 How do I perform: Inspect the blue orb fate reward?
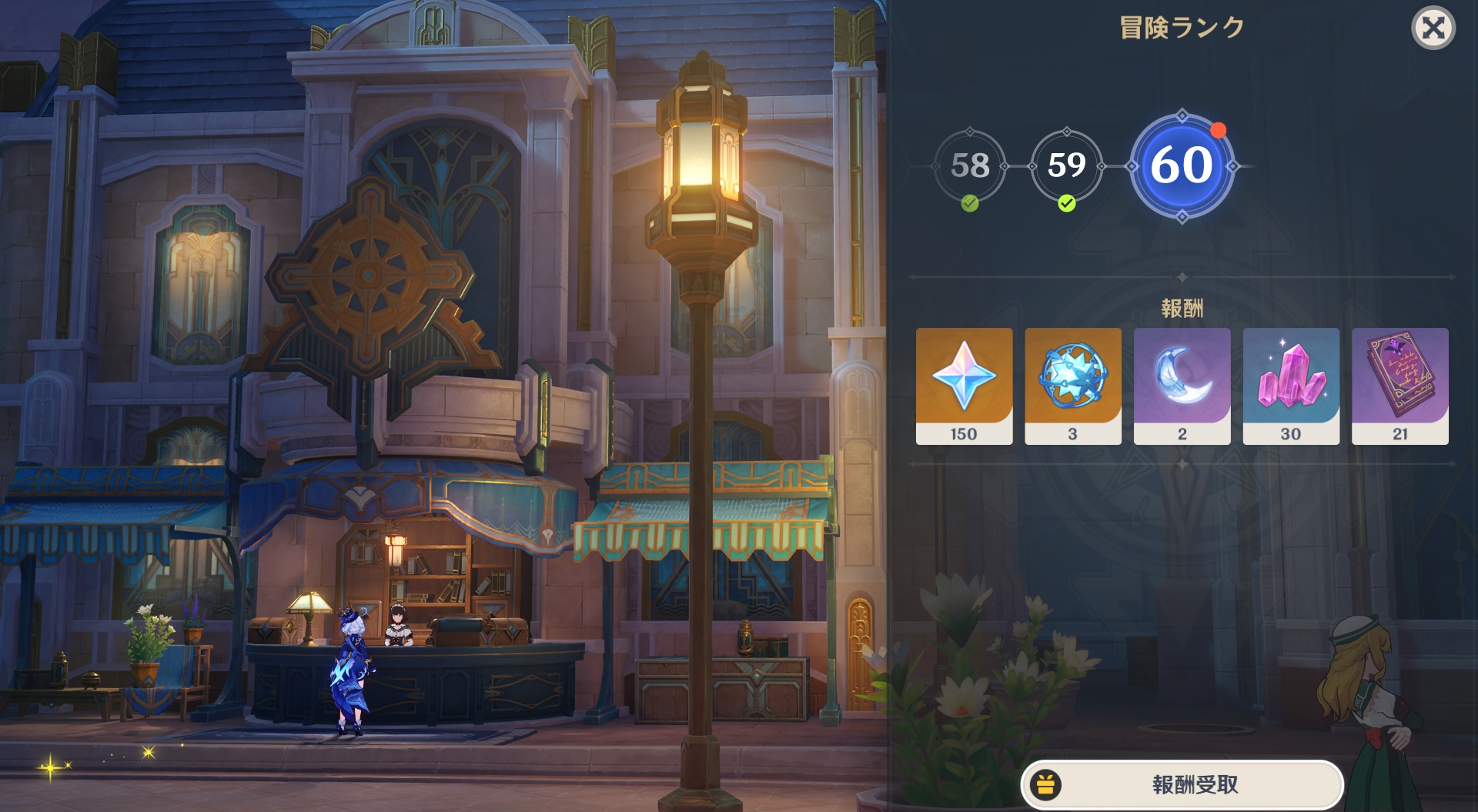pos(1072,386)
